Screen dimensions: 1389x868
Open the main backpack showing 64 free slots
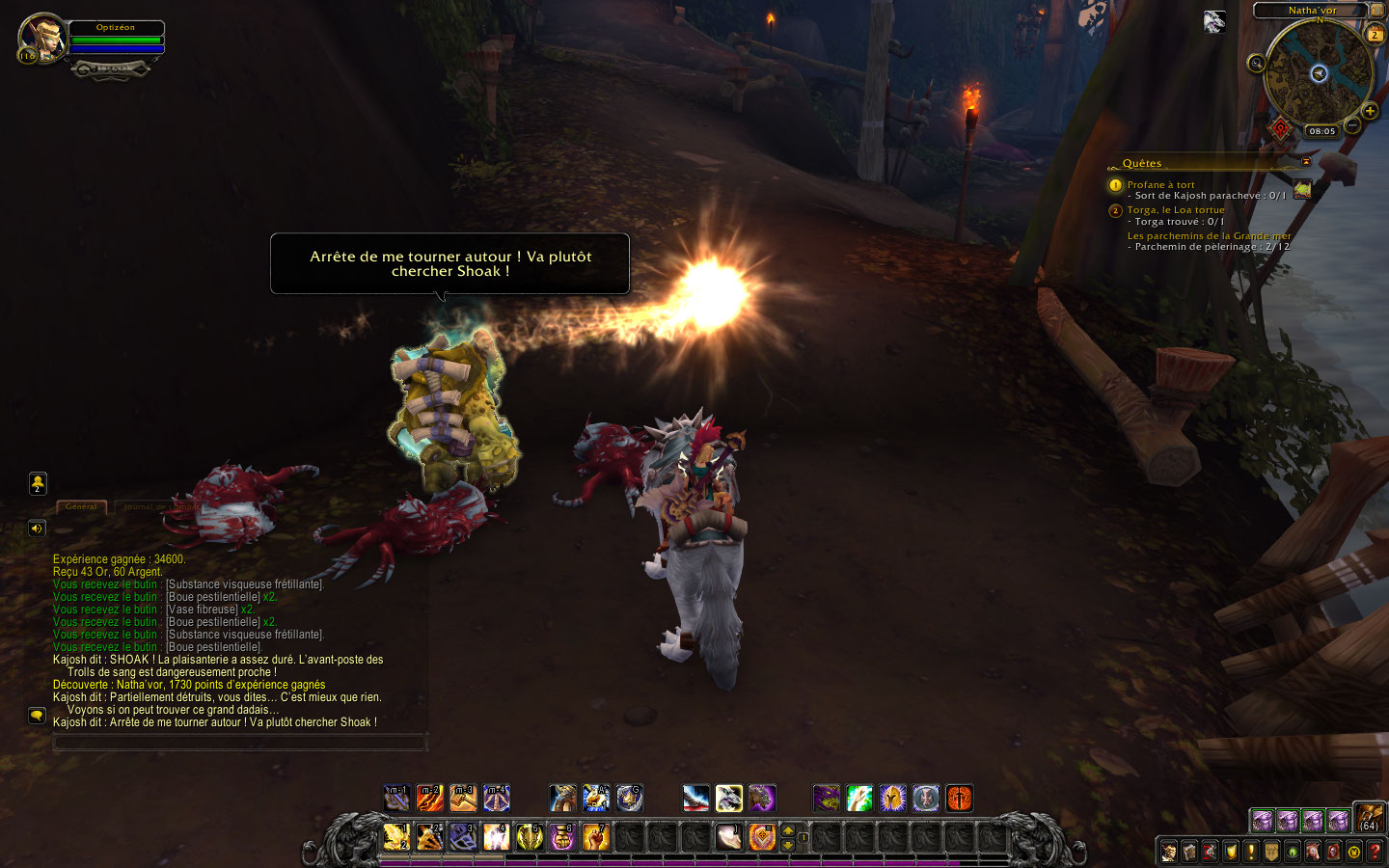coord(1369,818)
